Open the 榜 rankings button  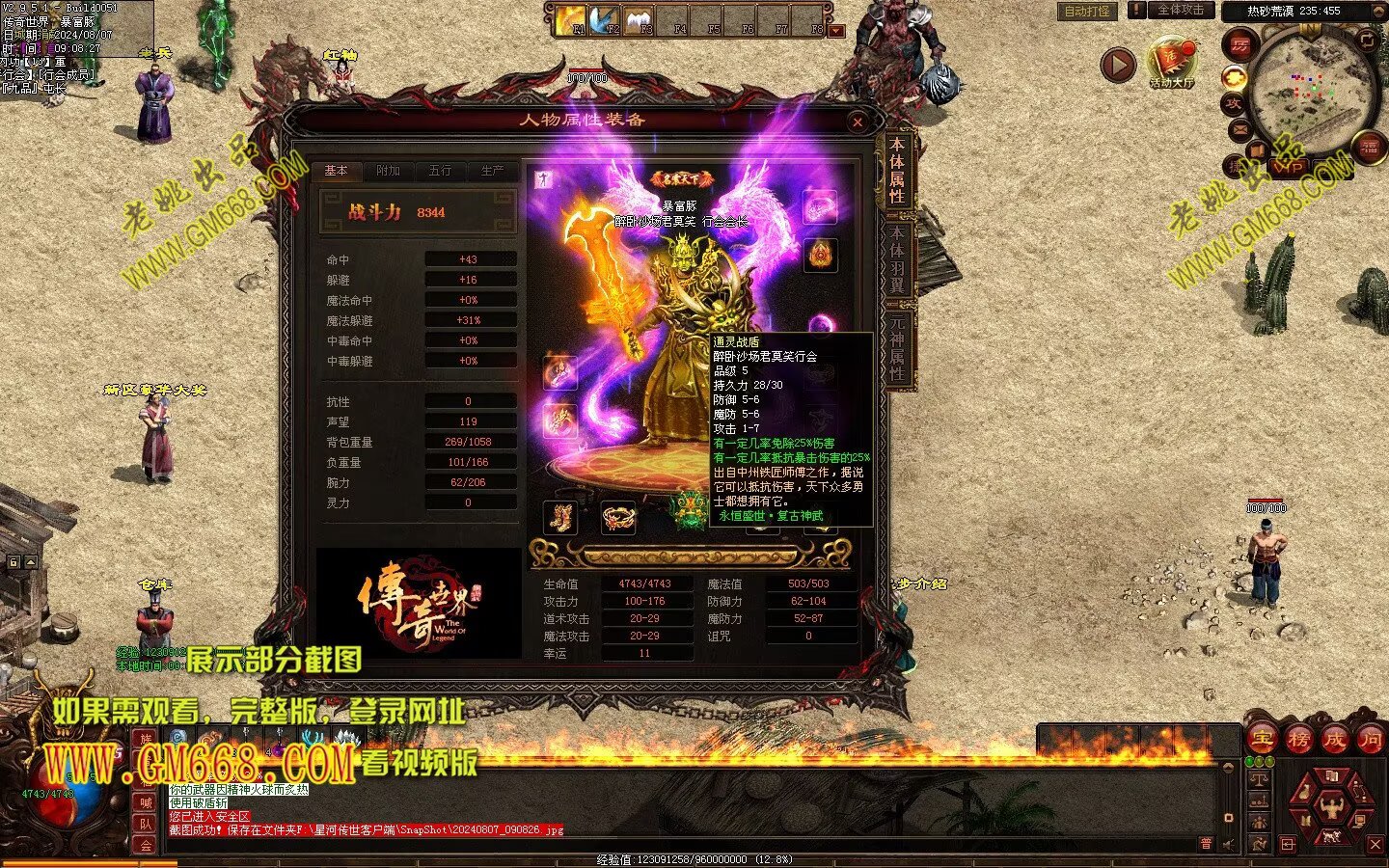[1298, 740]
